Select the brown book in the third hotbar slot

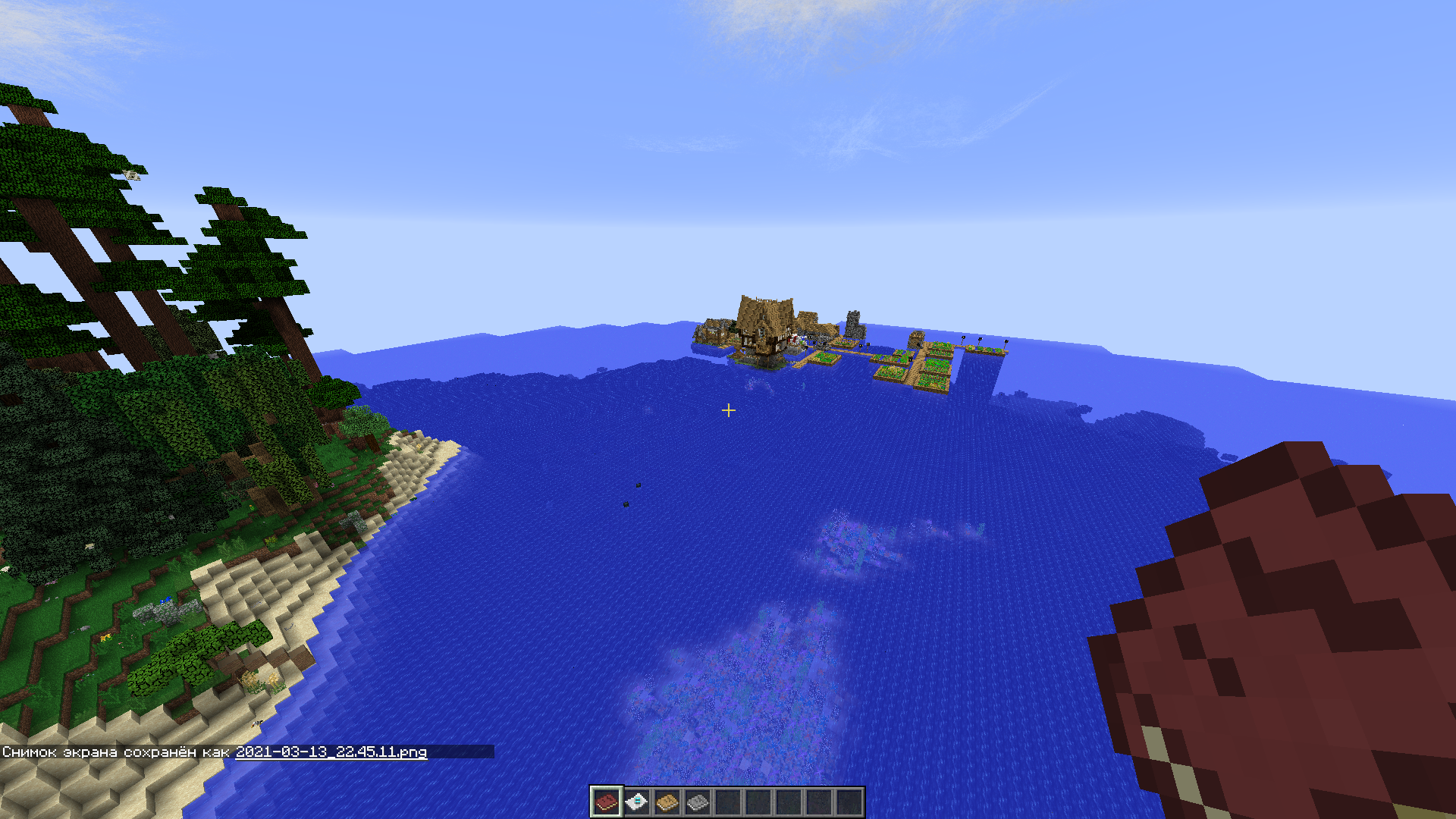pyautogui.click(x=667, y=802)
